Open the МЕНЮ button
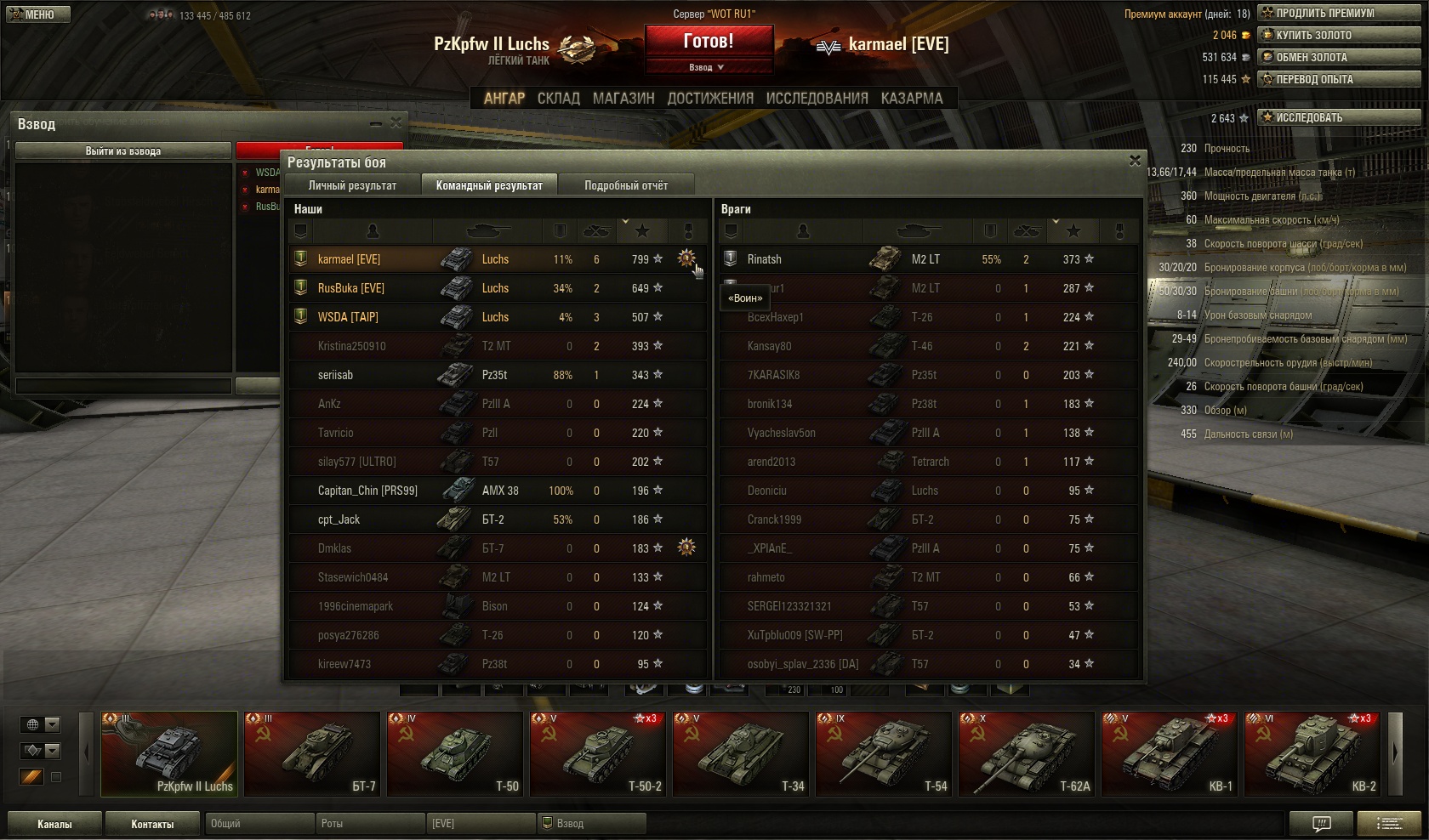Viewport: 1429px width, 840px height. pyautogui.click(x=36, y=14)
